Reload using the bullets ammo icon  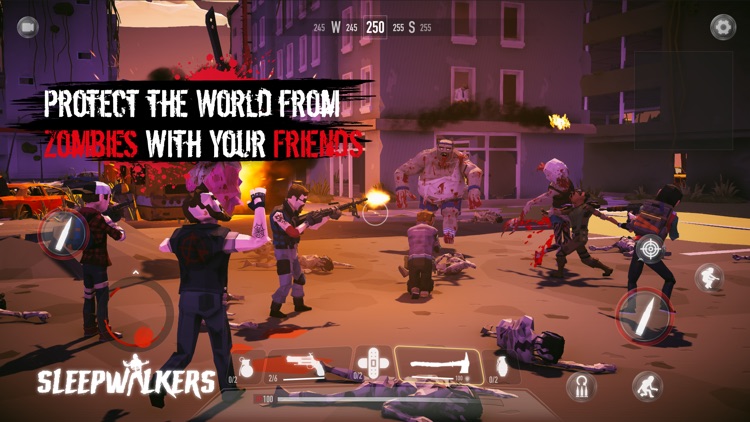581,384
